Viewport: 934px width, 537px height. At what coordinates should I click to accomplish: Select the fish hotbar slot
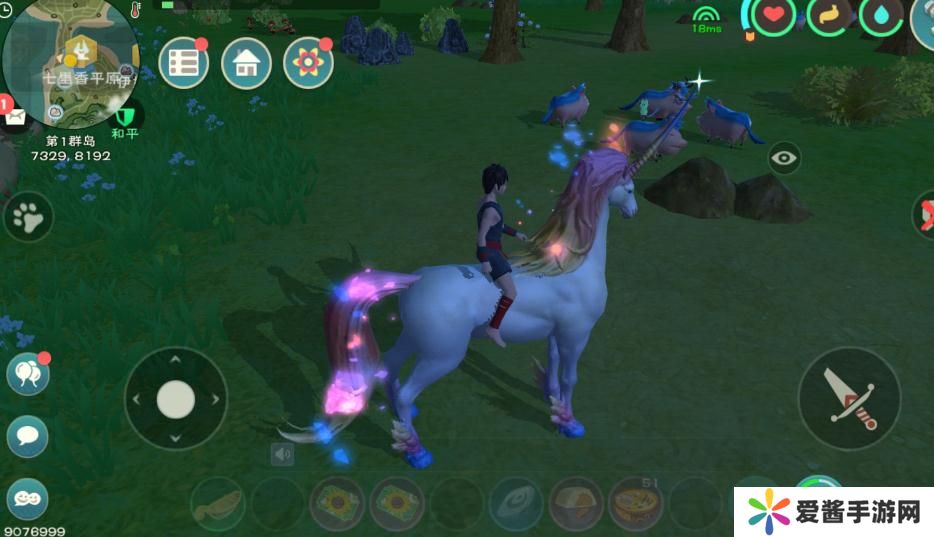click(218, 503)
